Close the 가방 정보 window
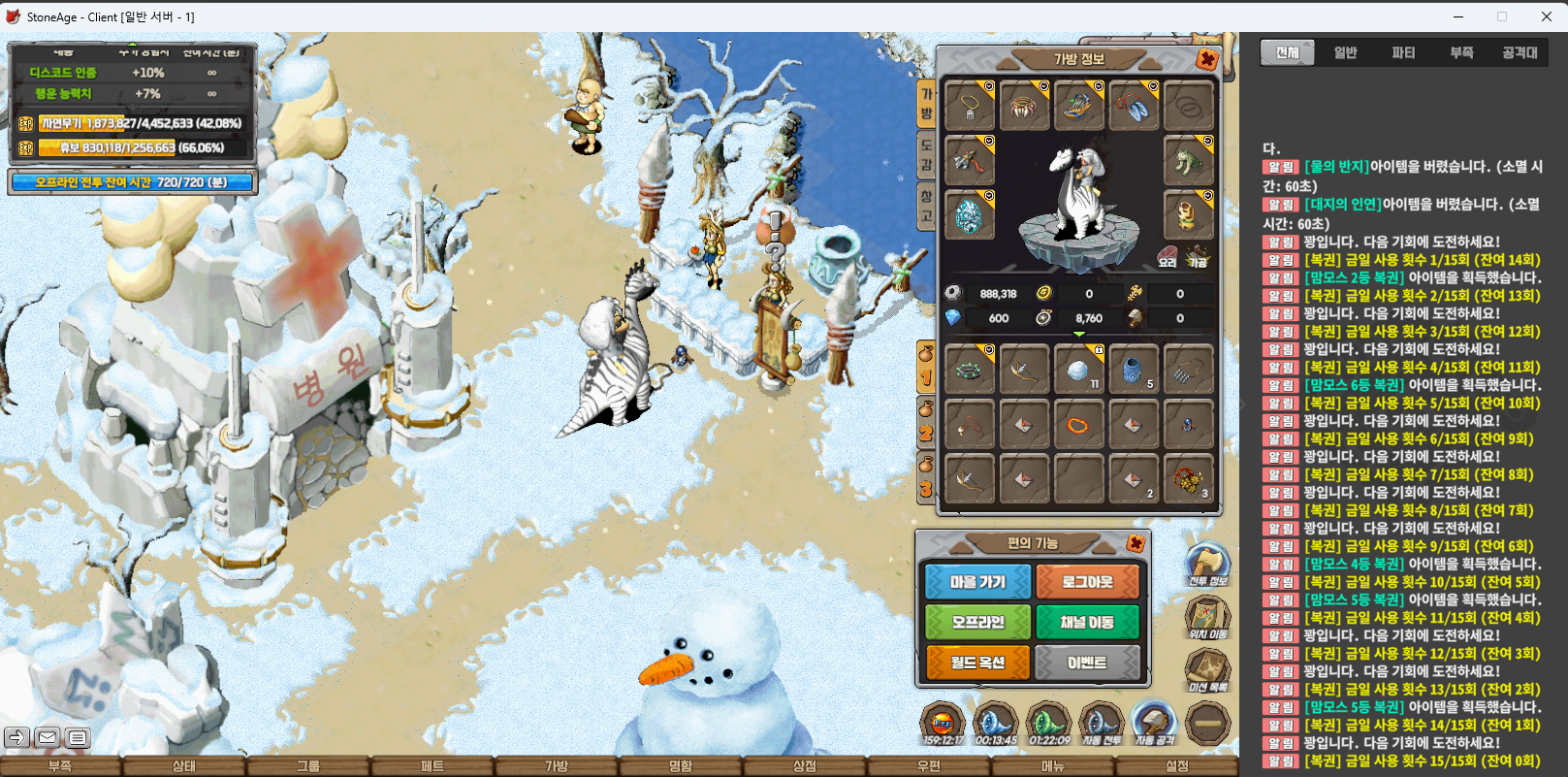 click(1207, 59)
